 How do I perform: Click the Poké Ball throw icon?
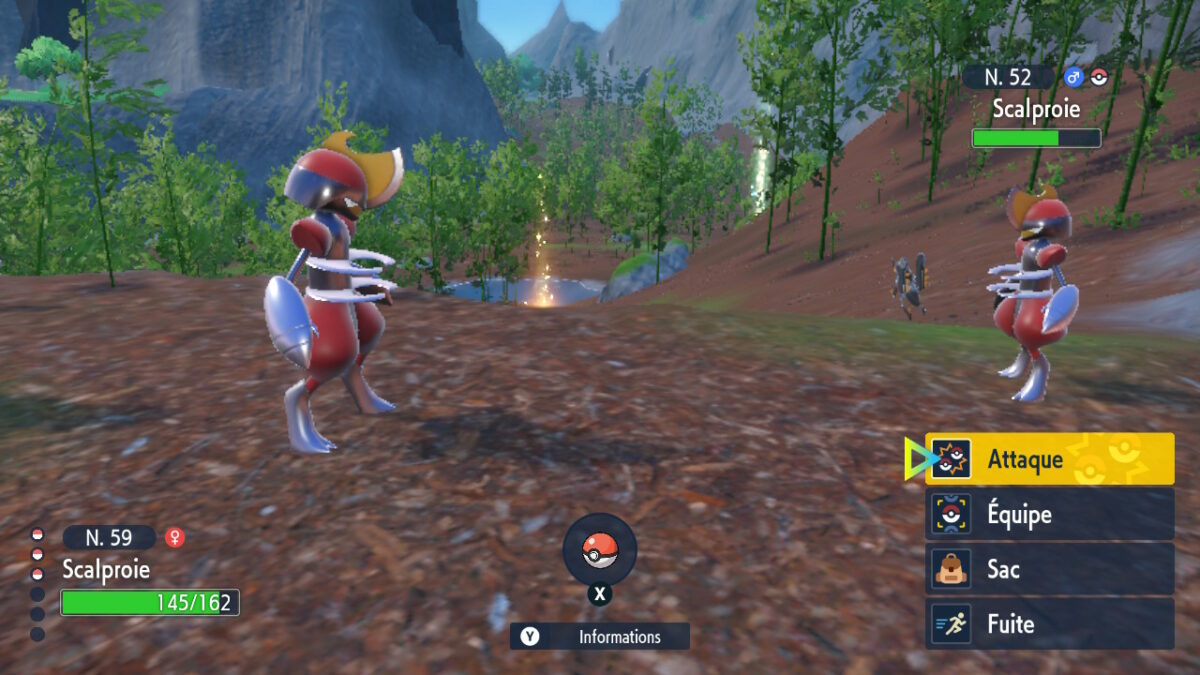click(x=599, y=549)
